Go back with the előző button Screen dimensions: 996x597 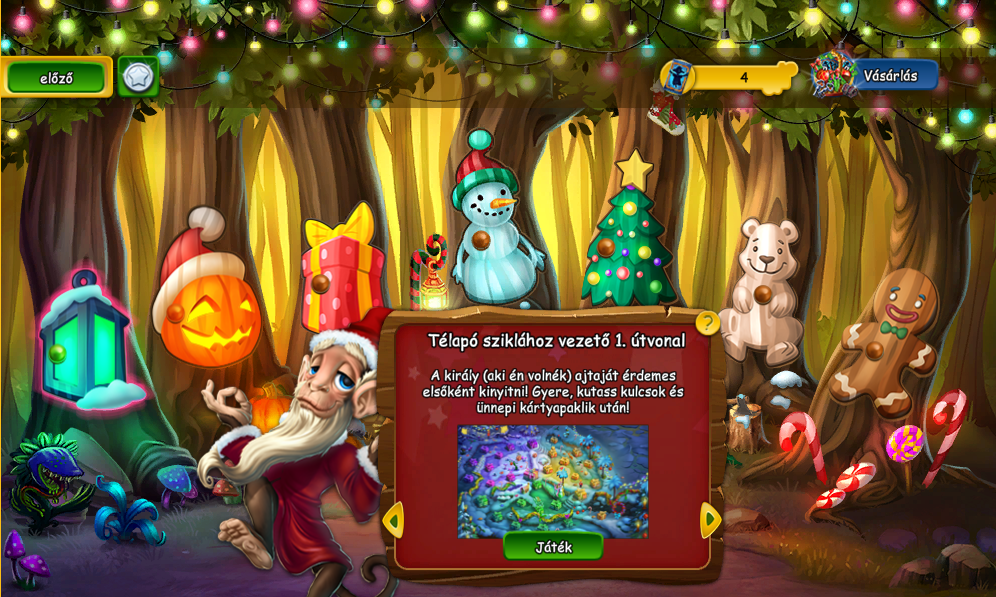(56, 77)
